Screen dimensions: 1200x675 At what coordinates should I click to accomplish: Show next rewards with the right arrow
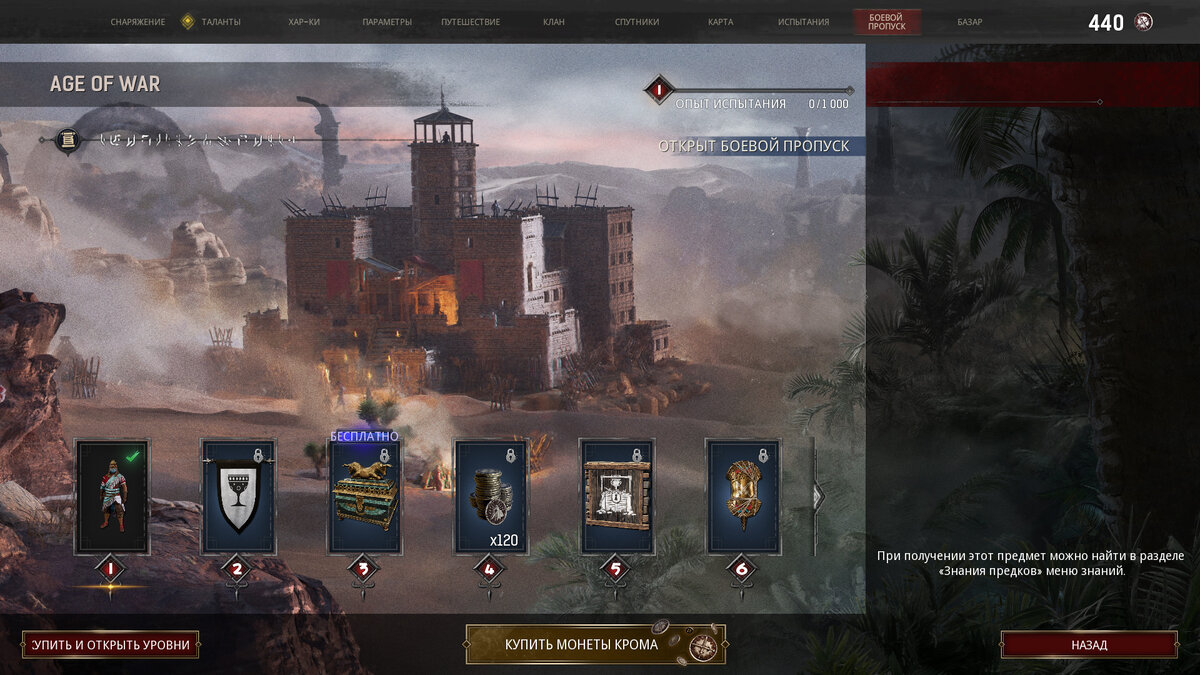pyautogui.click(x=818, y=495)
